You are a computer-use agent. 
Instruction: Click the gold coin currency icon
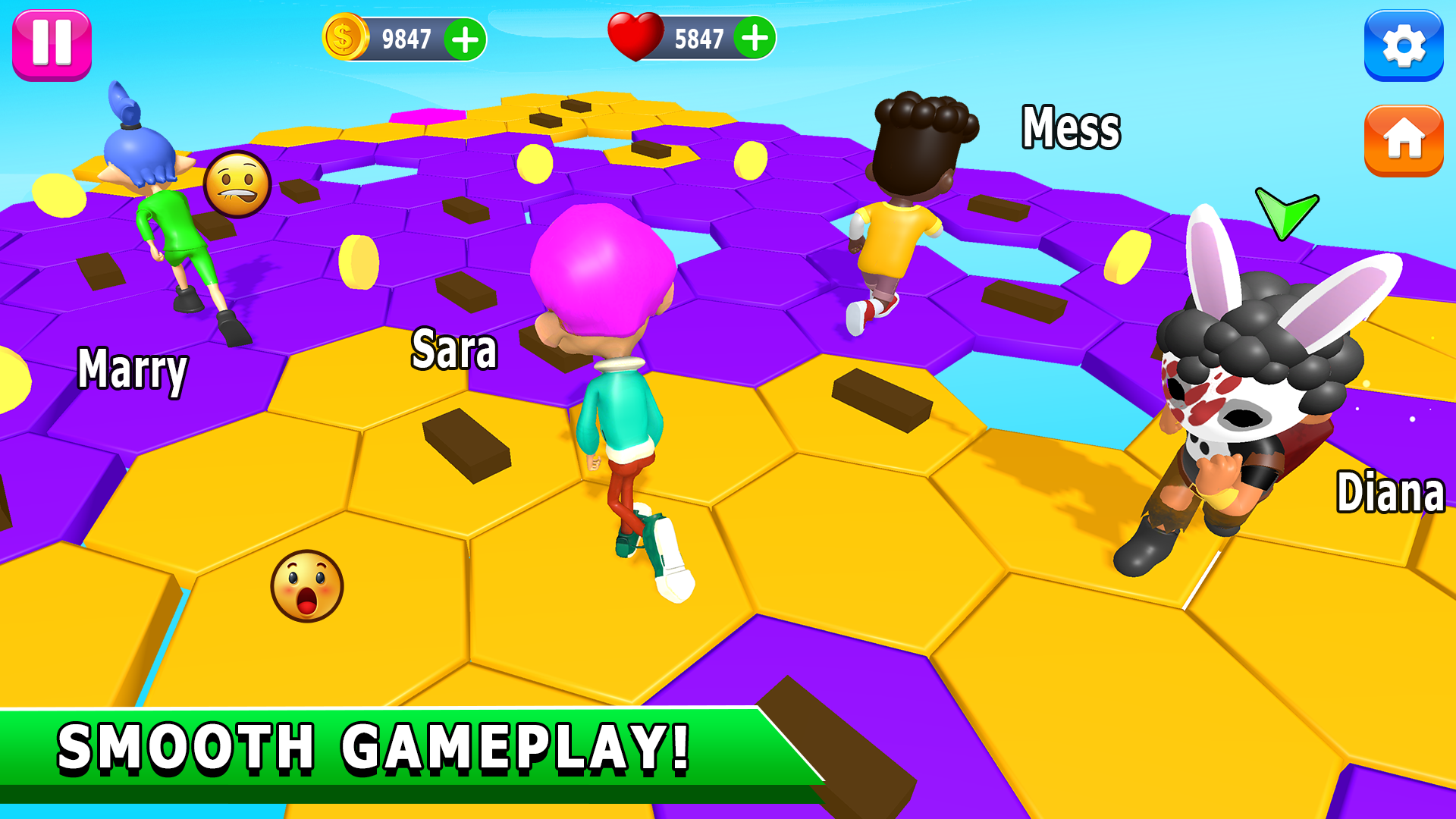click(346, 35)
